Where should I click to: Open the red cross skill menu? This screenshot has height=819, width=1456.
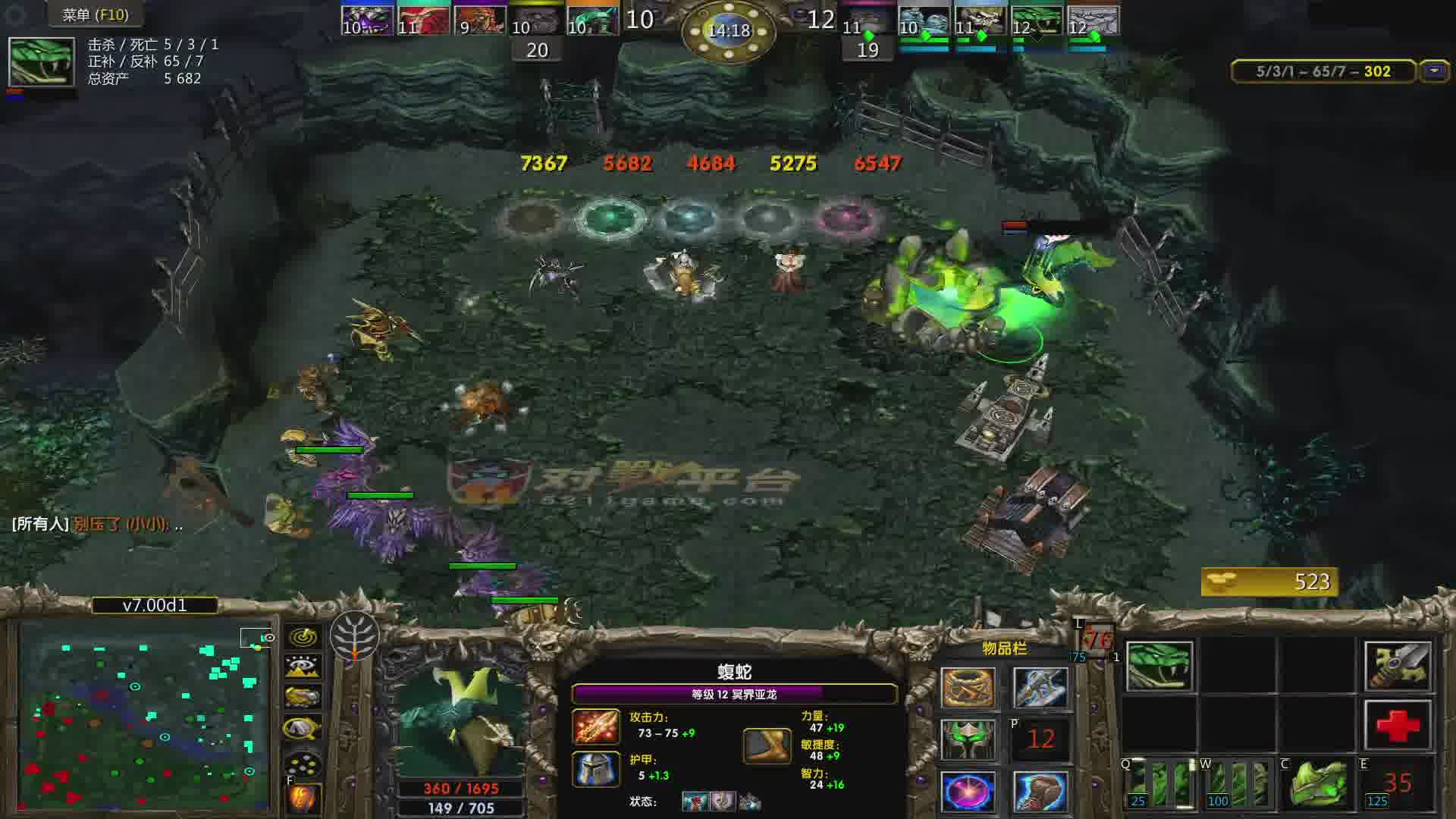[1398, 726]
